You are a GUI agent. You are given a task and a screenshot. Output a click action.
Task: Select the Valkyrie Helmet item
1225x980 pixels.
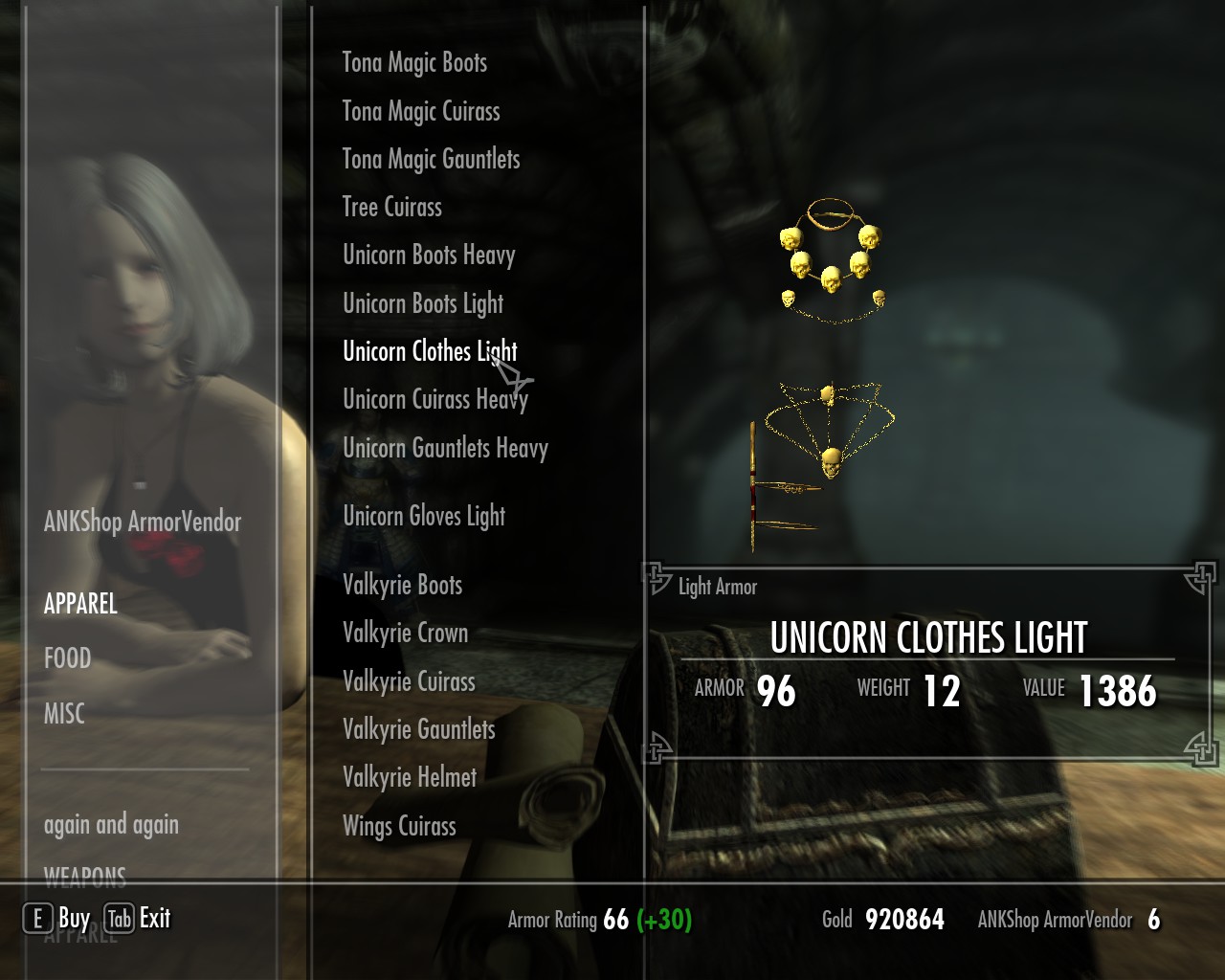click(x=410, y=777)
